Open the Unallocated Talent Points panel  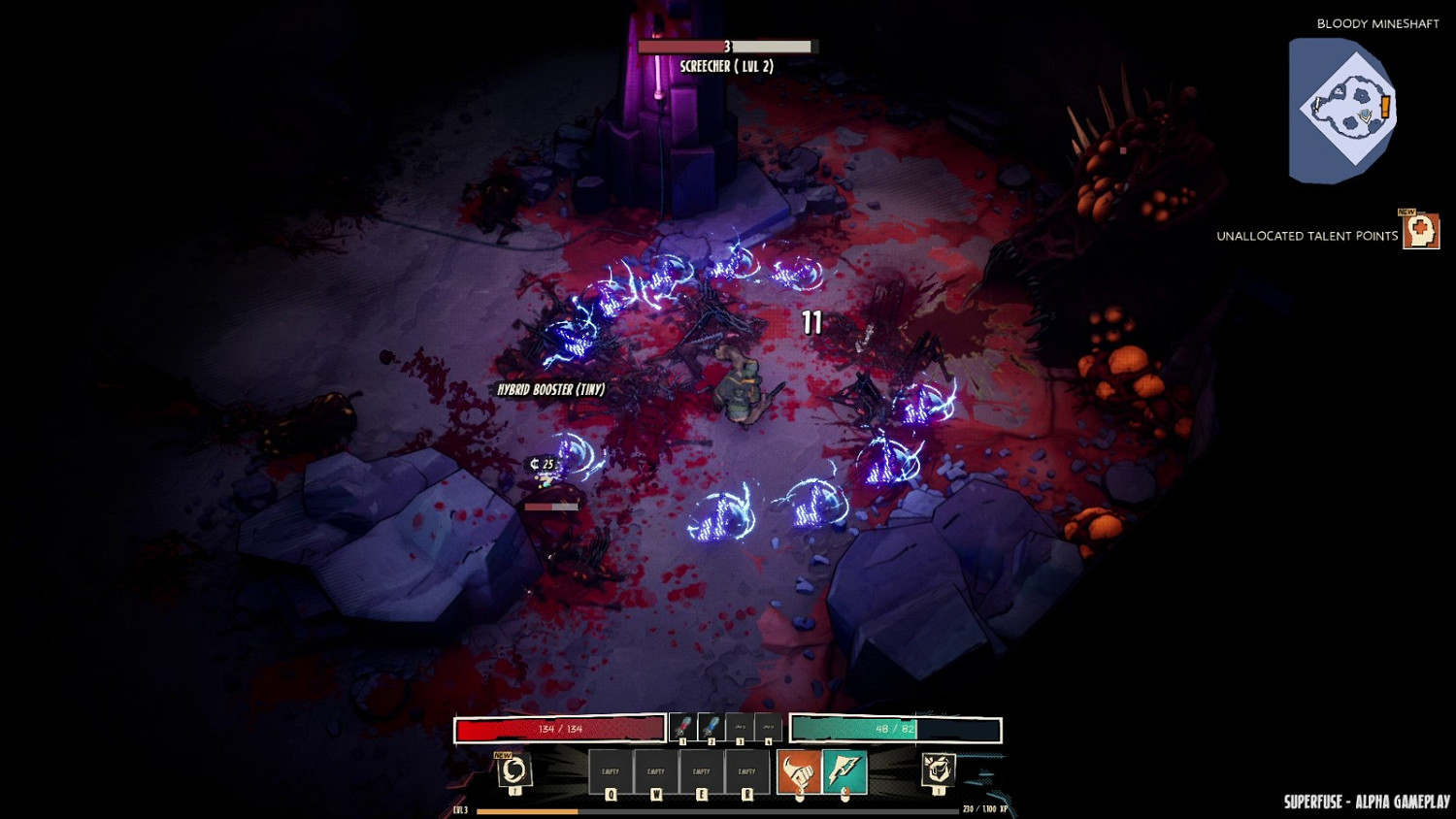1422,233
